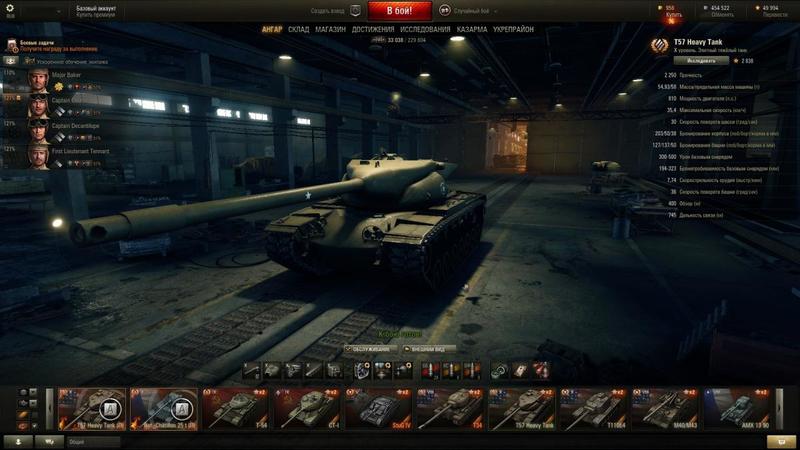Start the battle with the red В бой! button
This screenshot has height=450, width=800.
coord(400,11)
